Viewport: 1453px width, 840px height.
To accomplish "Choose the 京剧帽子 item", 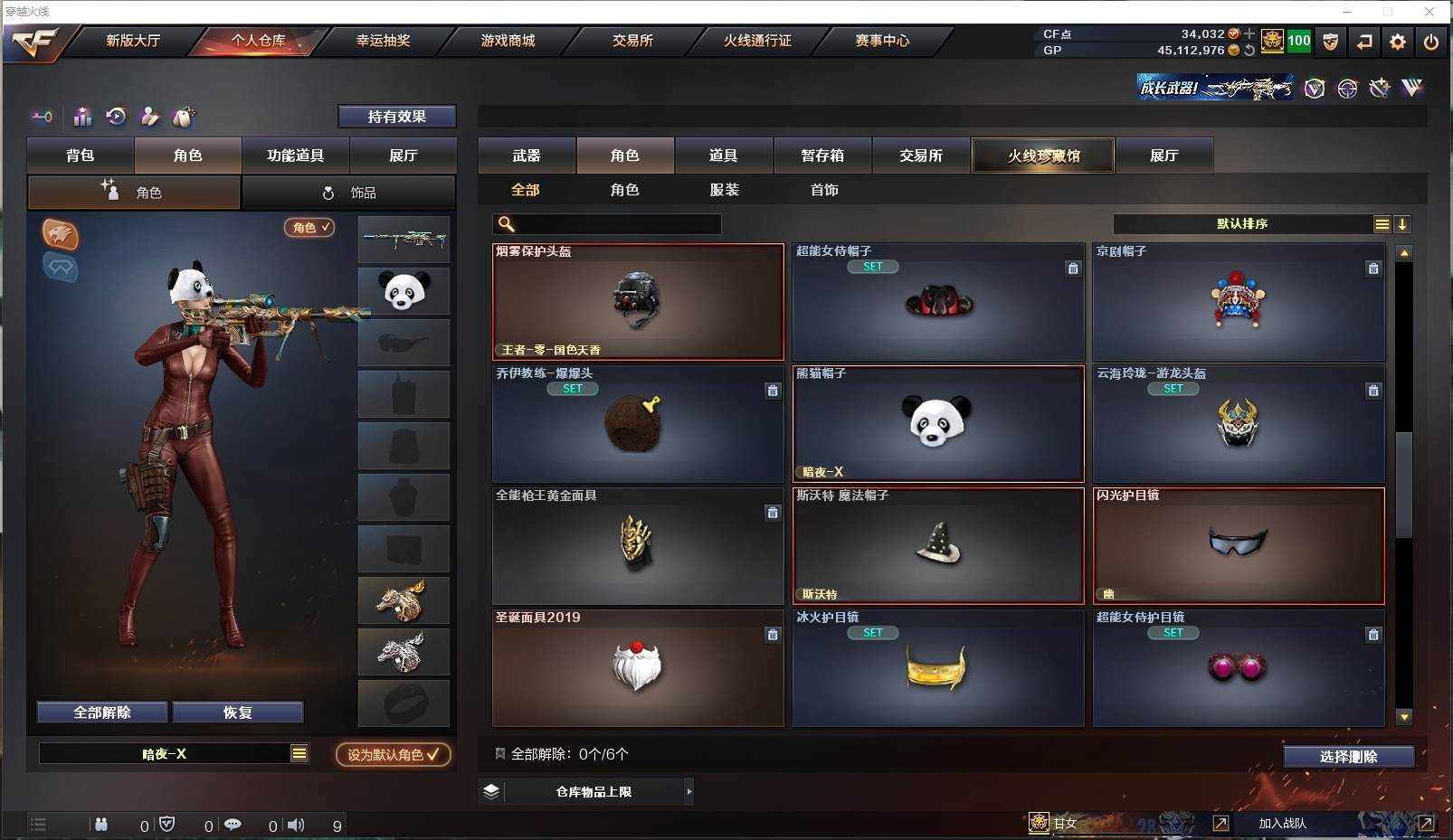I will (x=1238, y=302).
